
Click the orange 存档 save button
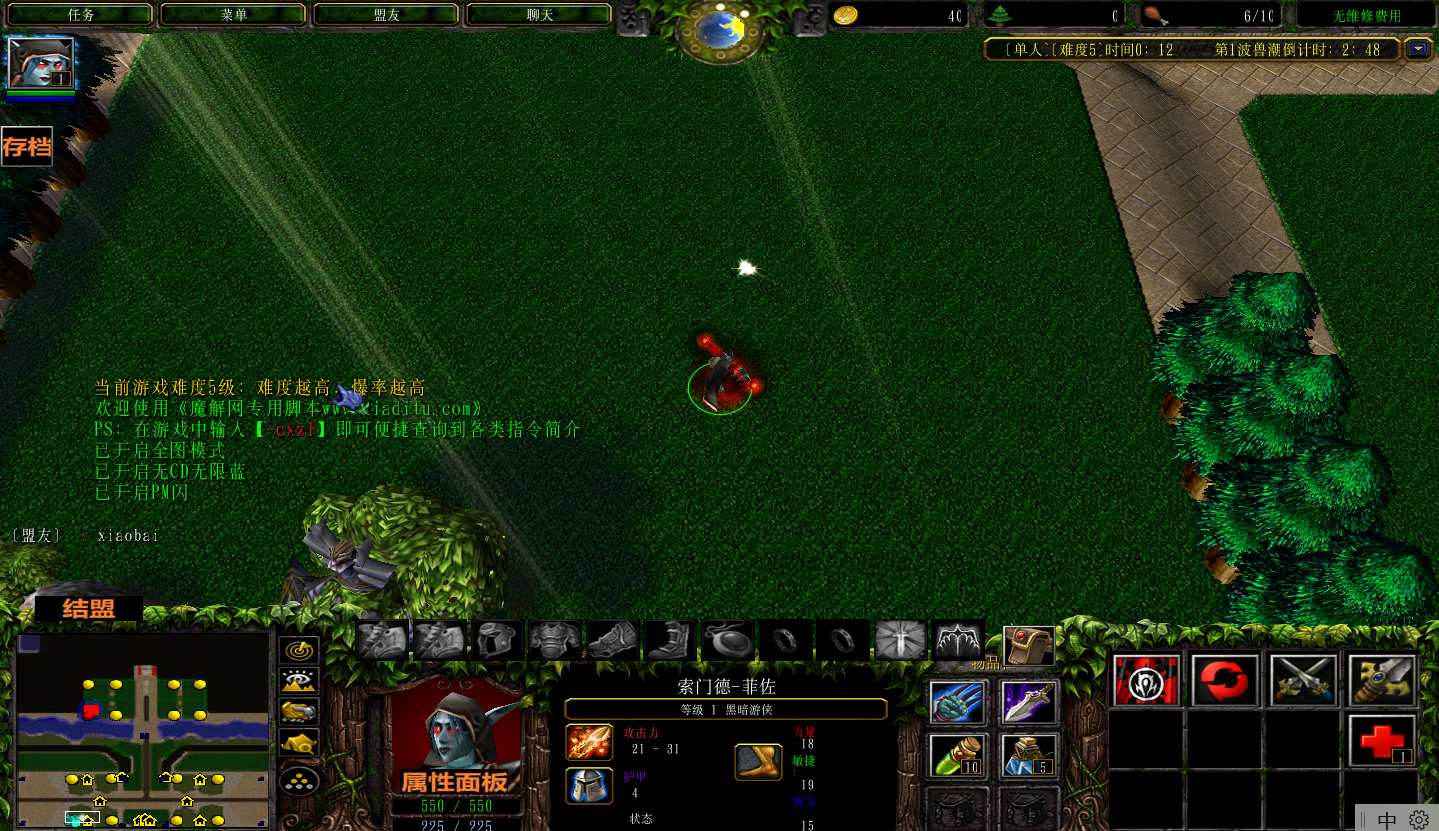tap(26, 147)
